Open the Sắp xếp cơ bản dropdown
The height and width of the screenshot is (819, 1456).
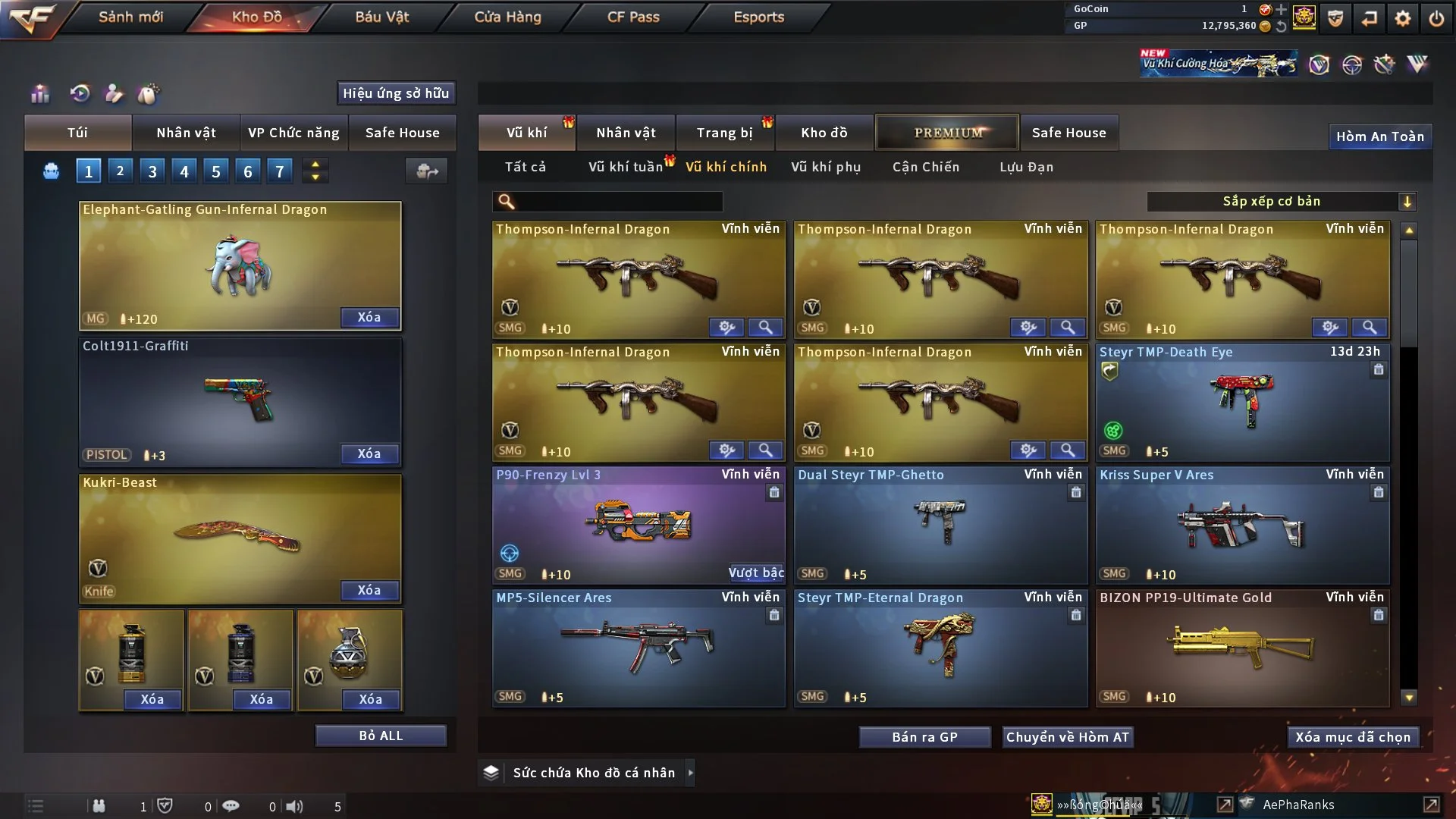coord(1282,201)
